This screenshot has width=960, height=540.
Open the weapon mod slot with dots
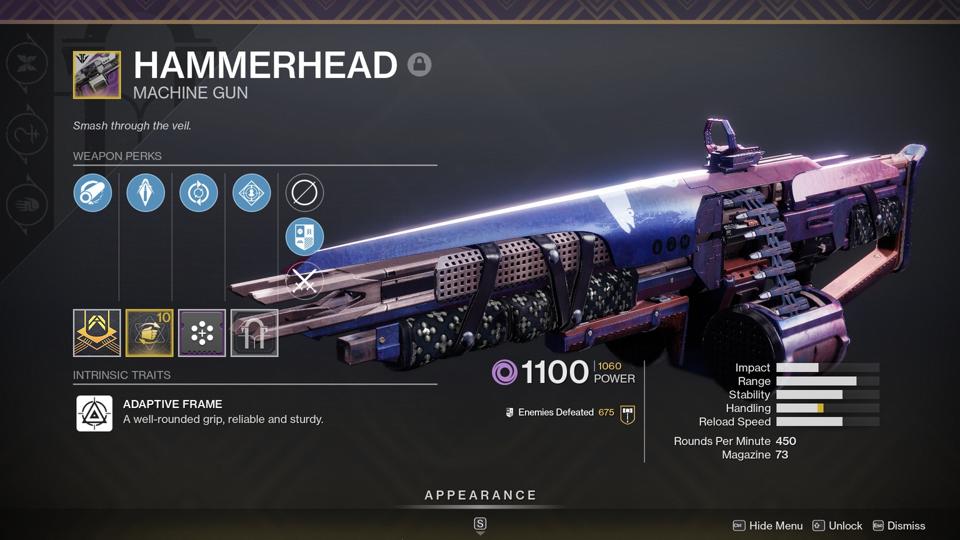[202, 333]
